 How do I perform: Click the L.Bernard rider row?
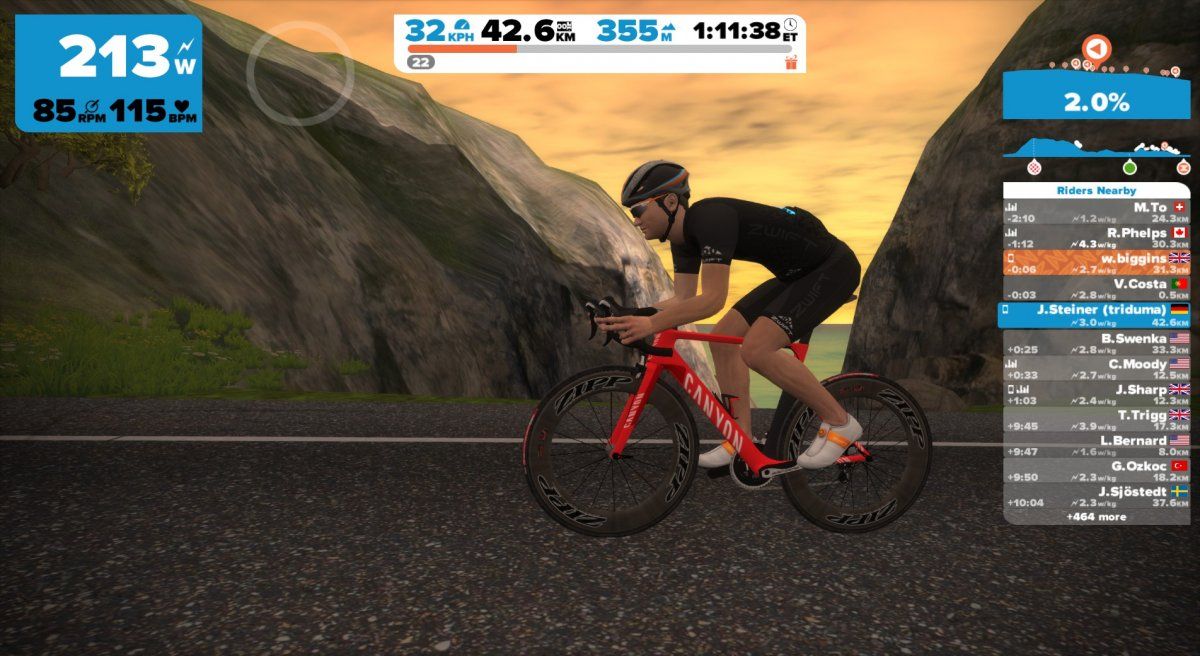tap(1096, 446)
